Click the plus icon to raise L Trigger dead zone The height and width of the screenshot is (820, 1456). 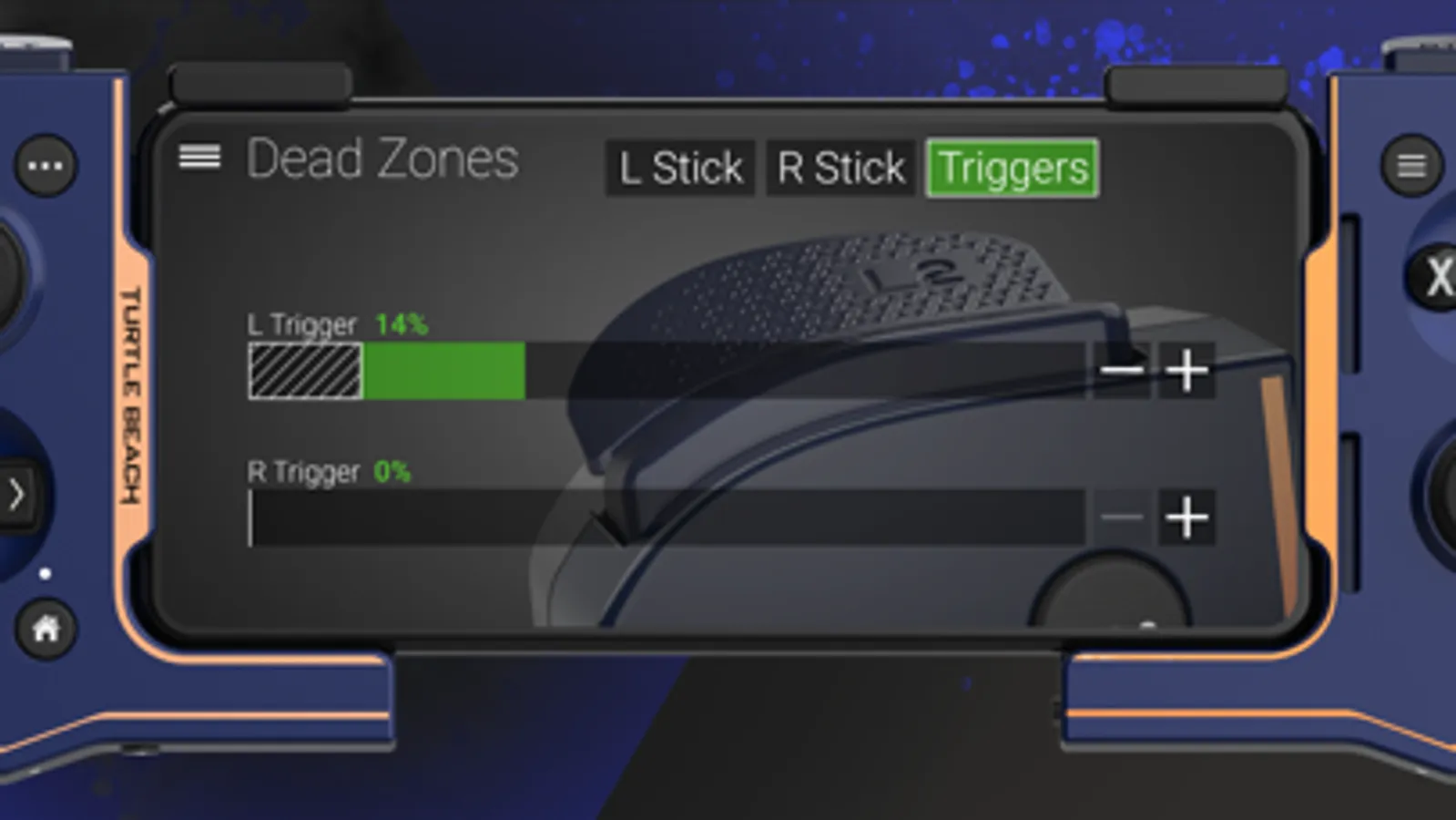(1186, 370)
